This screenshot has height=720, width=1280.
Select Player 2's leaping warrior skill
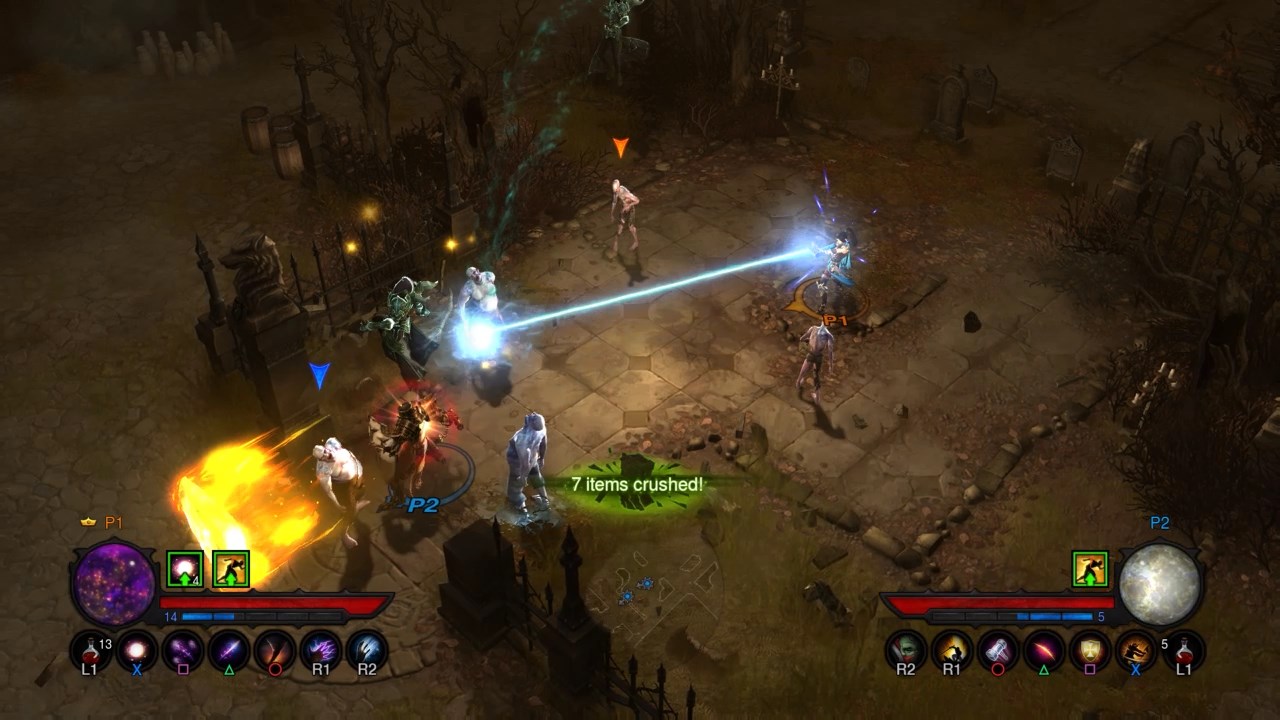[1136, 650]
